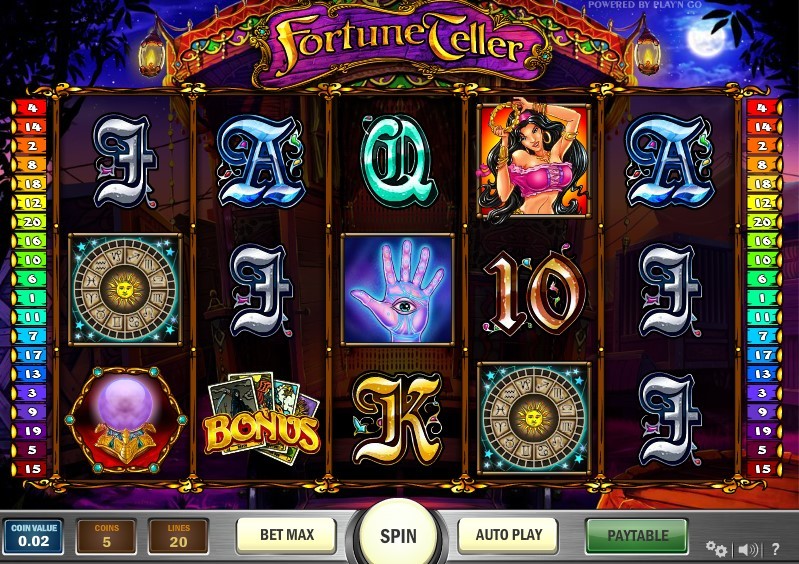Click the BET MAX button
Viewport: 799px width, 564px height.
click(x=286, y=535)
